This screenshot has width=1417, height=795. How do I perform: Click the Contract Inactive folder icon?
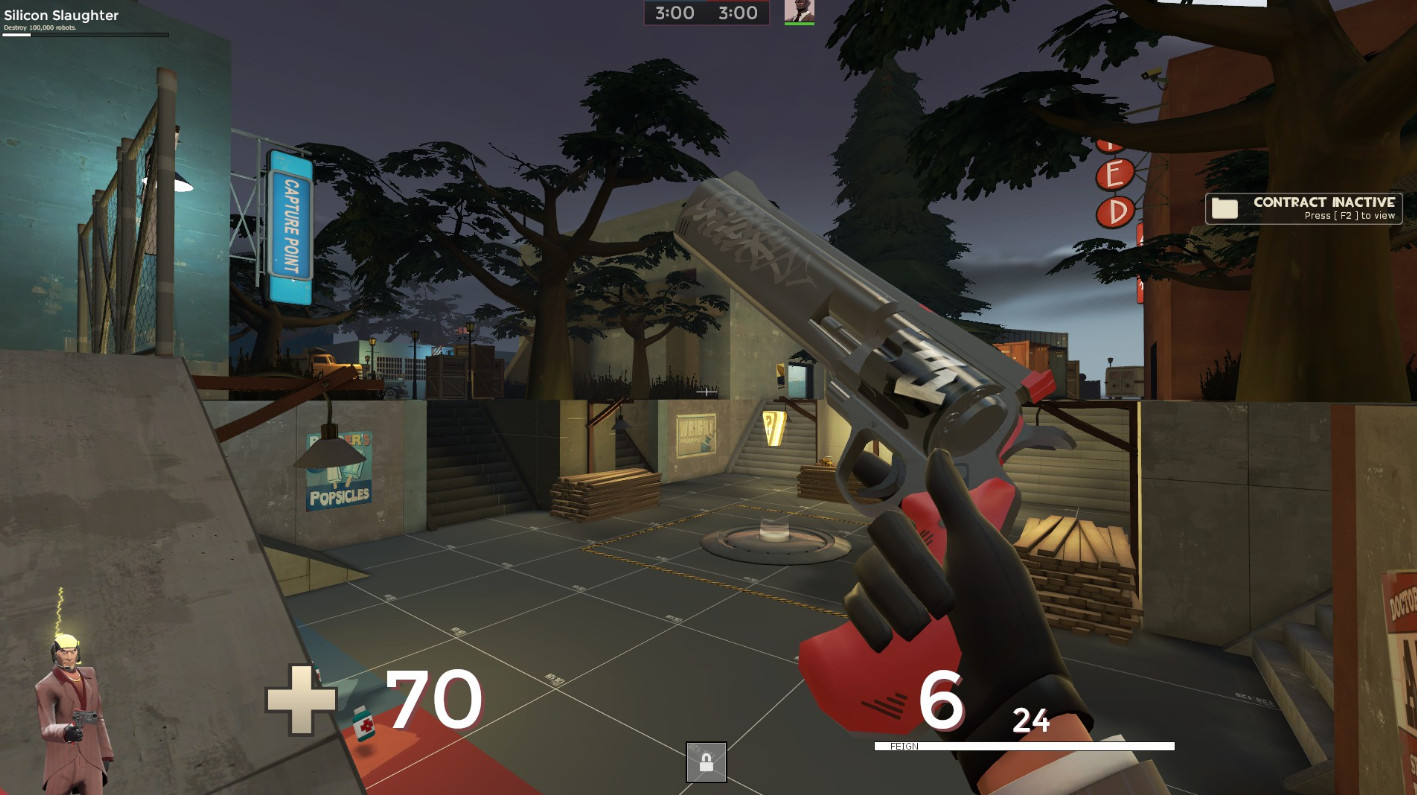click(1223, 206)
